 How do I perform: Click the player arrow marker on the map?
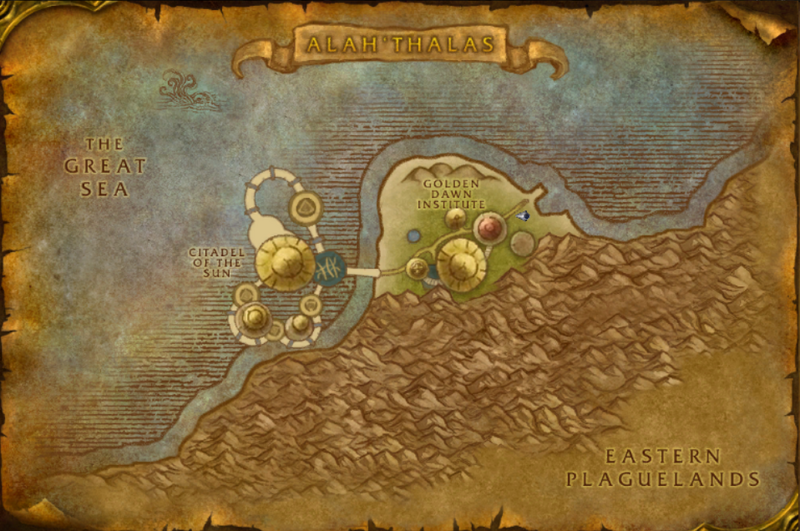pos(523,213)
